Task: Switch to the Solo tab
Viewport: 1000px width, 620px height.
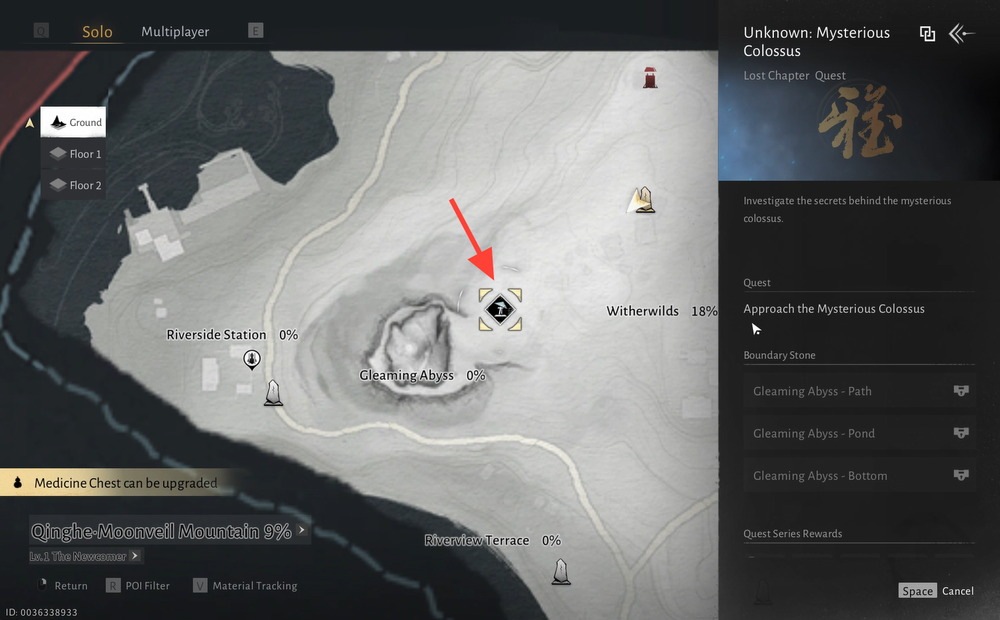Action: coord(97,32)
